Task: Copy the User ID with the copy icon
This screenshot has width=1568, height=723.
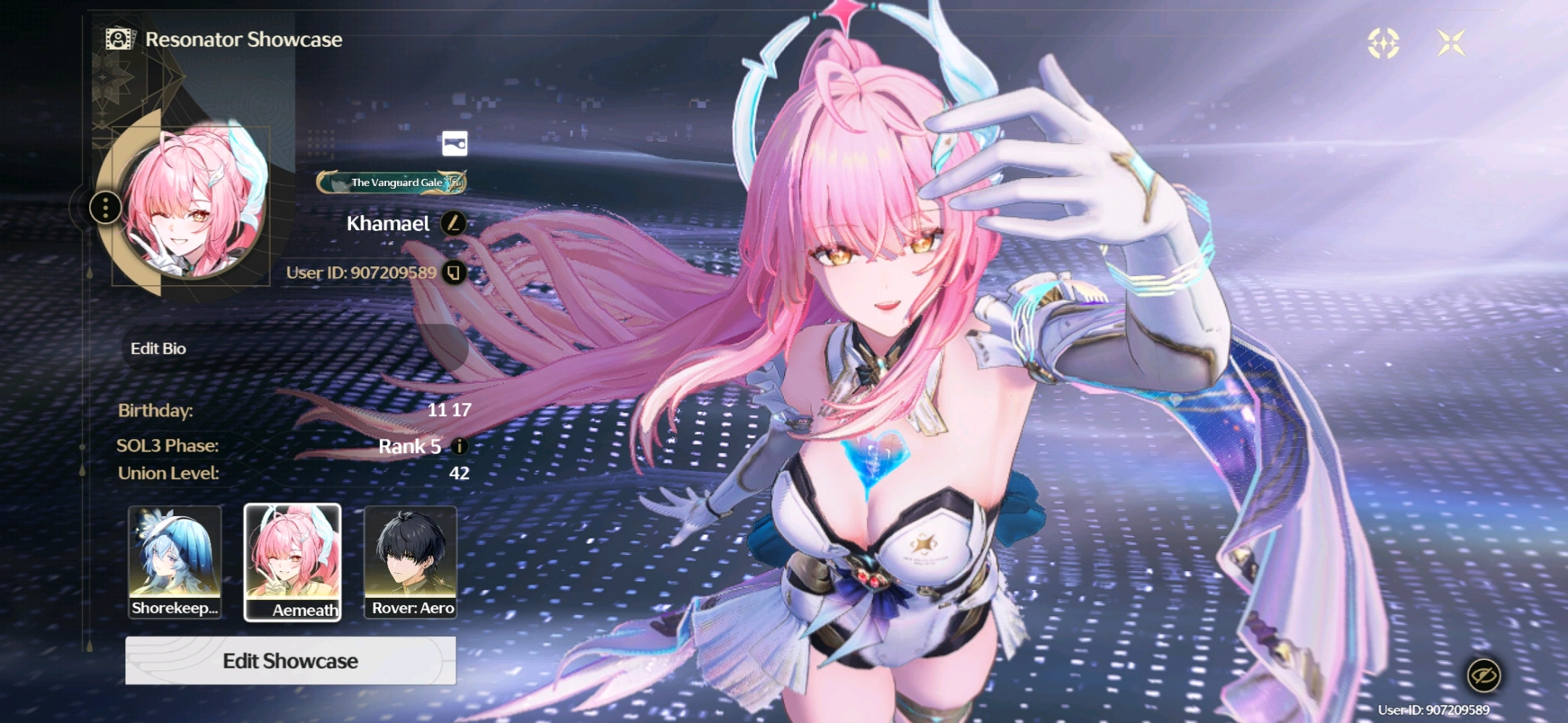Action: tap(454, 273)
